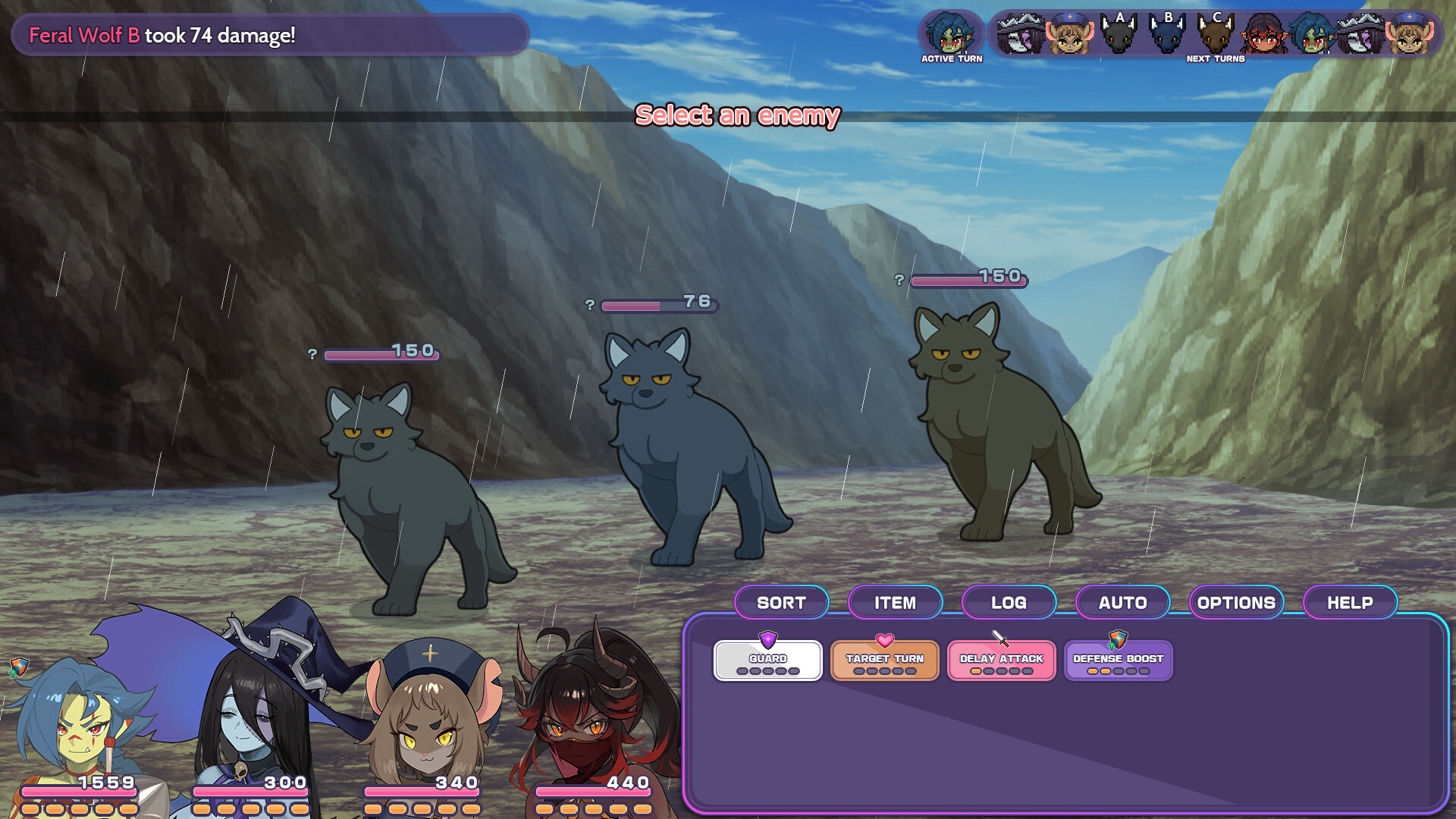Viewport: 1456px width, 819px height.
Task: Enable Auto battle mode
Action: 1122,602
